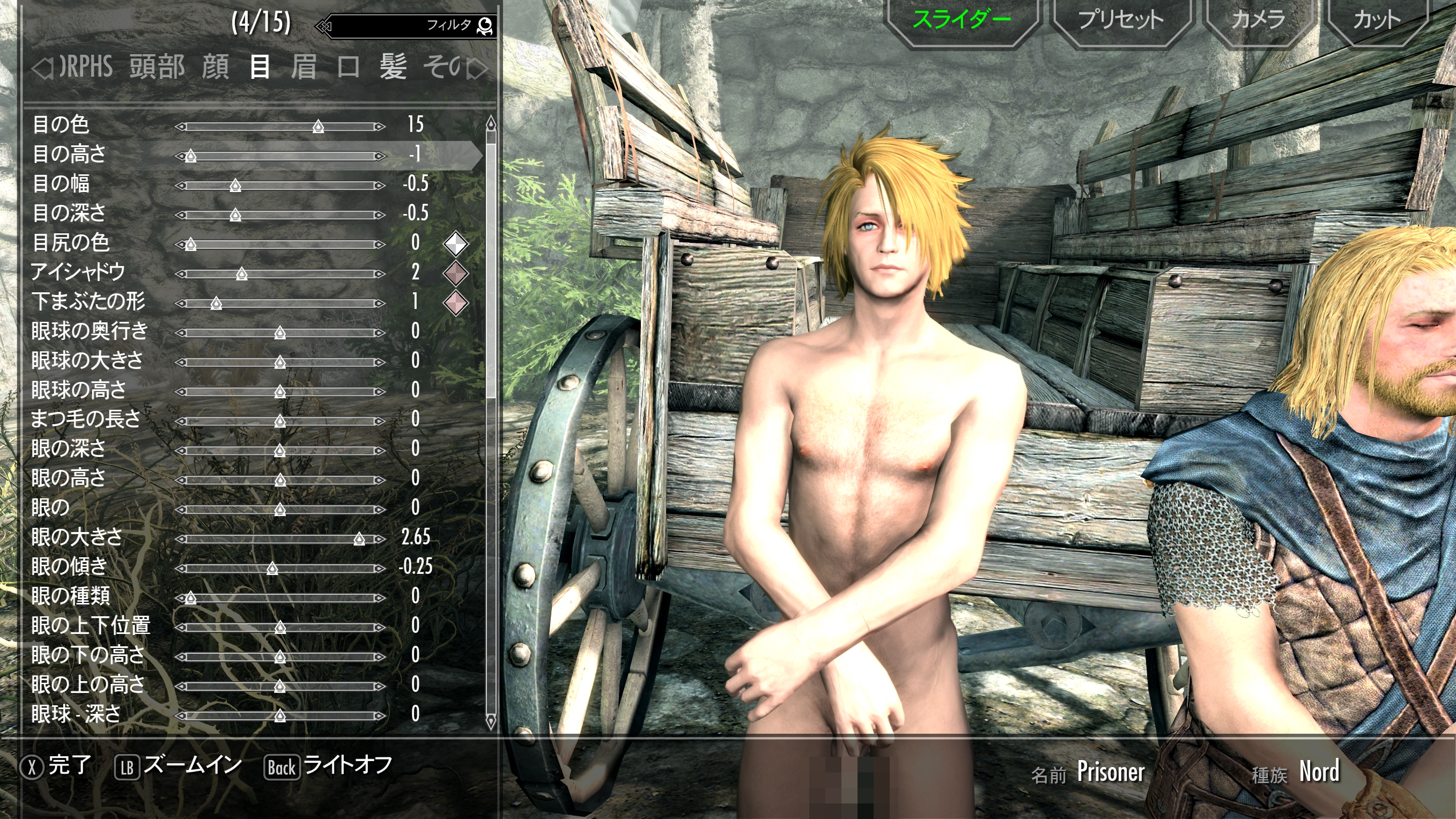
Task: Increase 目の幅 with its right arrow
Action: (380, 186)
